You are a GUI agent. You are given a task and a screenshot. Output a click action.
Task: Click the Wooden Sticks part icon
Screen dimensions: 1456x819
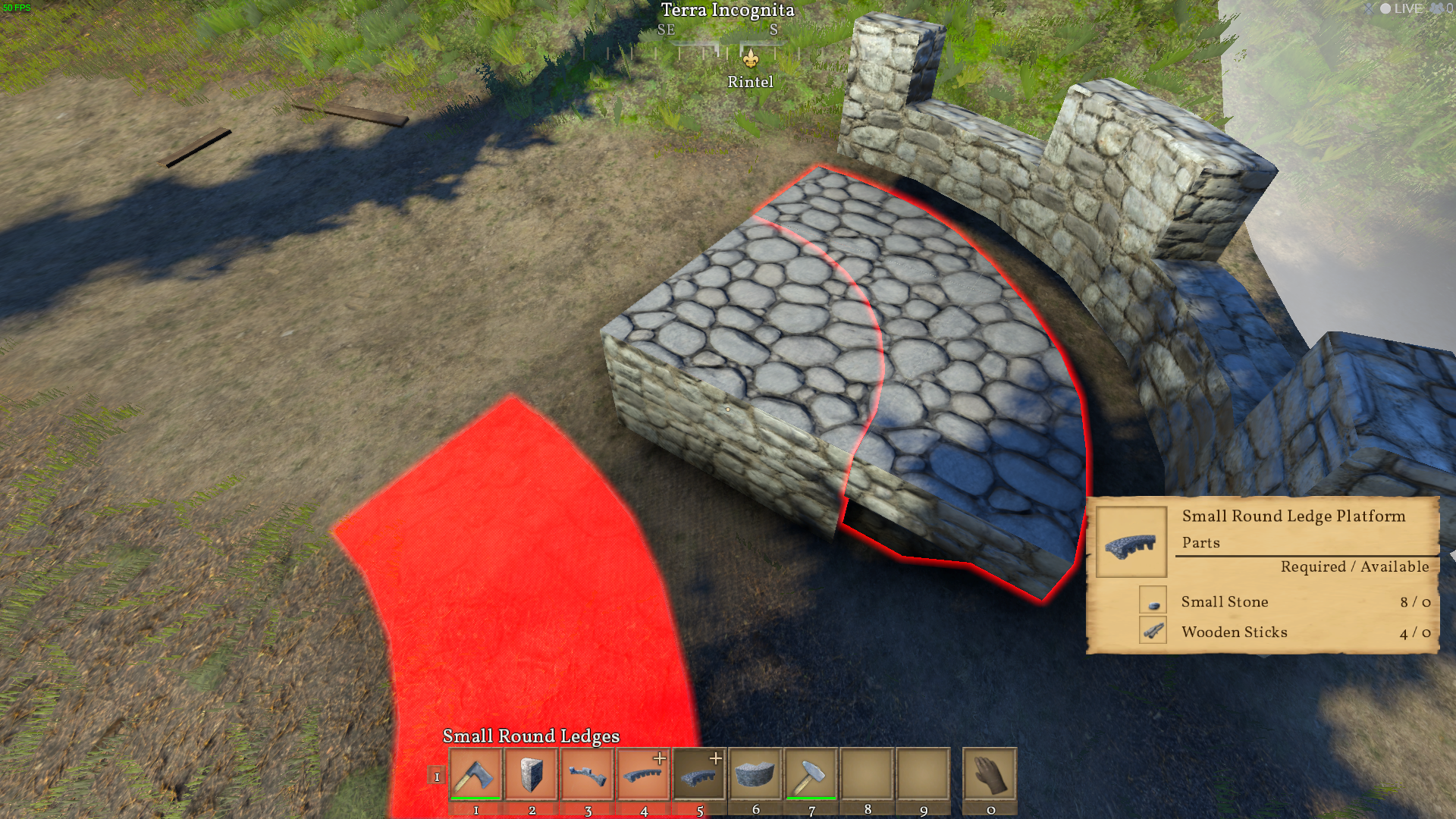coord(1153,631)
